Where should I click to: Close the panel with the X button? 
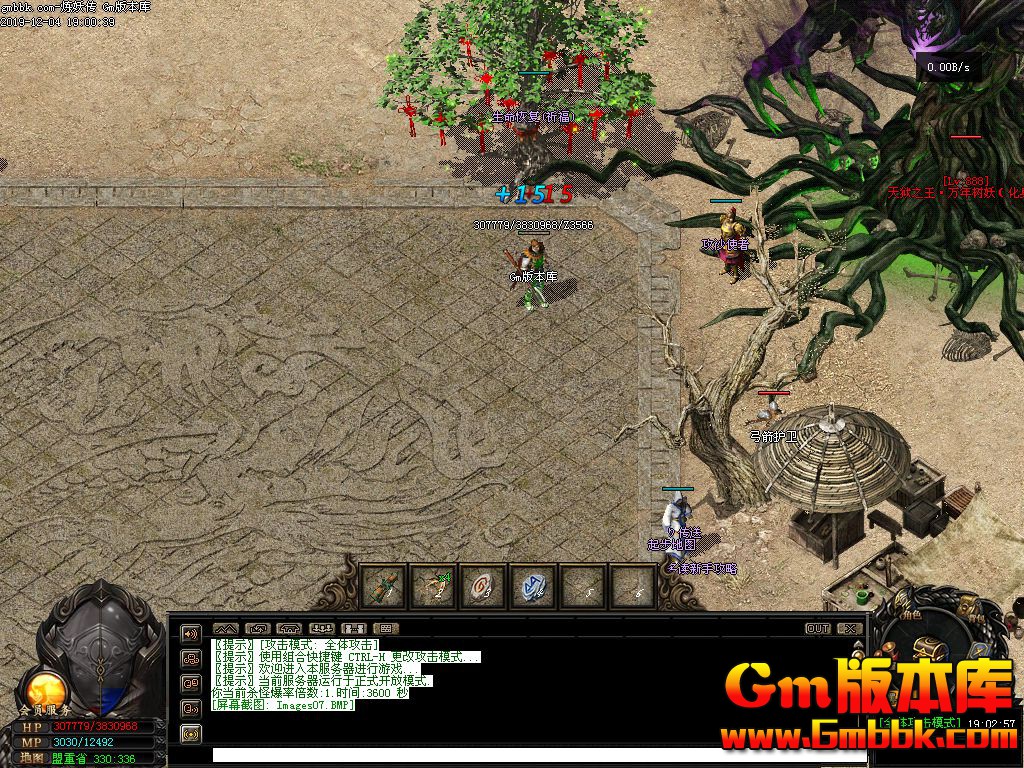850,629
